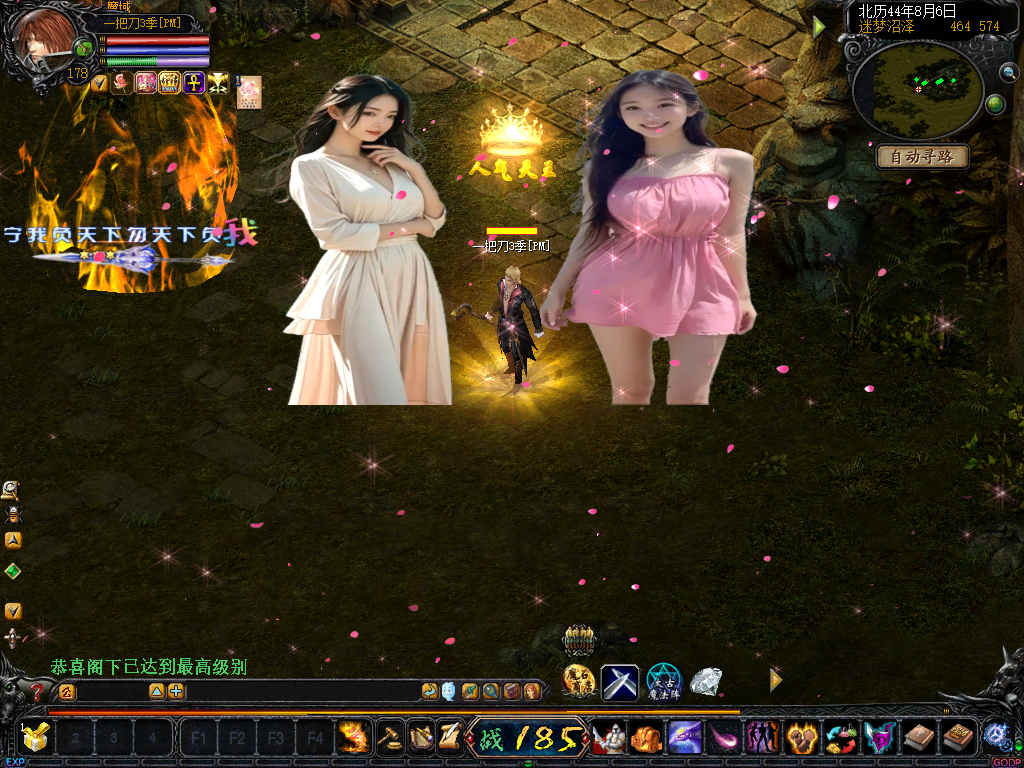The height and width of the screenshot is (768, 1024).
Task: Open the pink pig card icon
Action: tap(248, 91)
